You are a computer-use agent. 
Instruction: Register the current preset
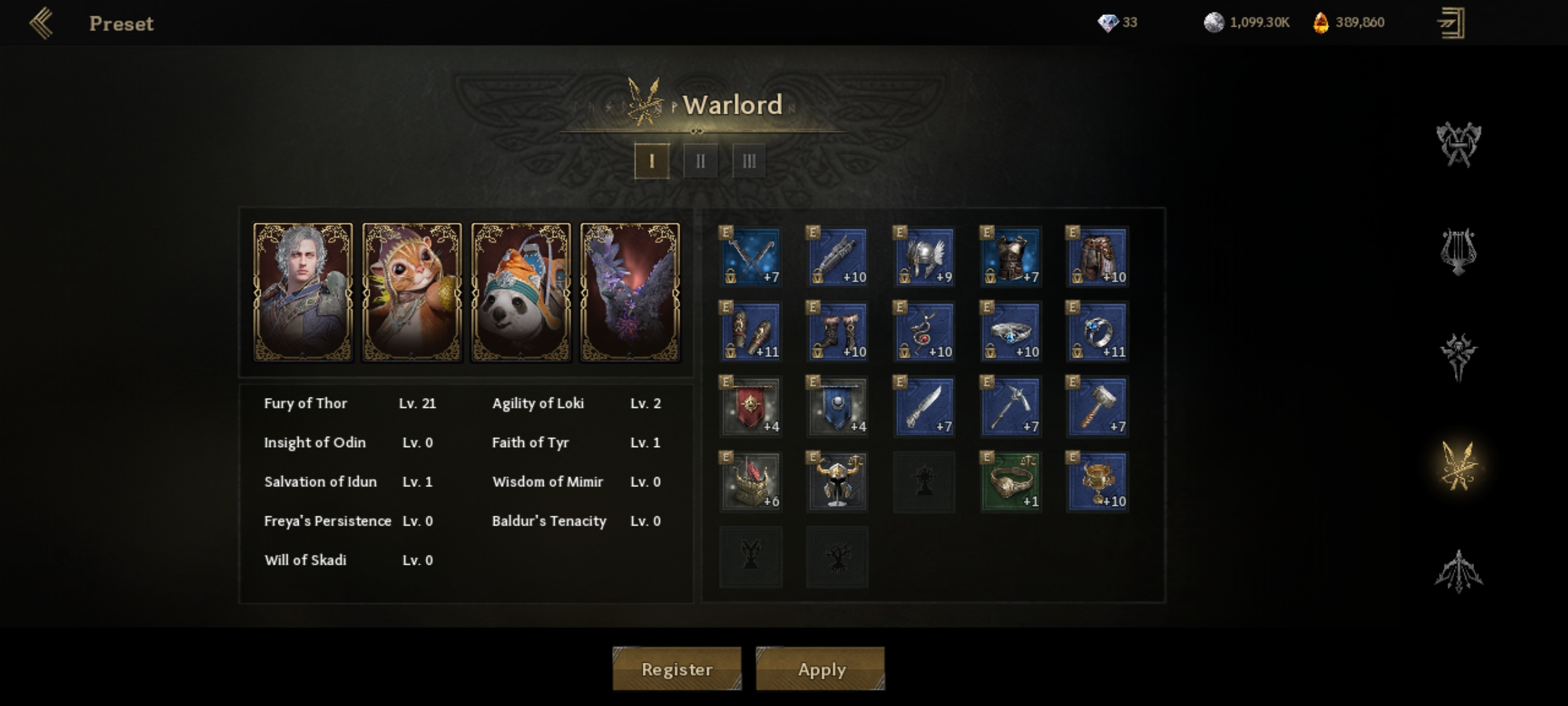tap(676, 669)
